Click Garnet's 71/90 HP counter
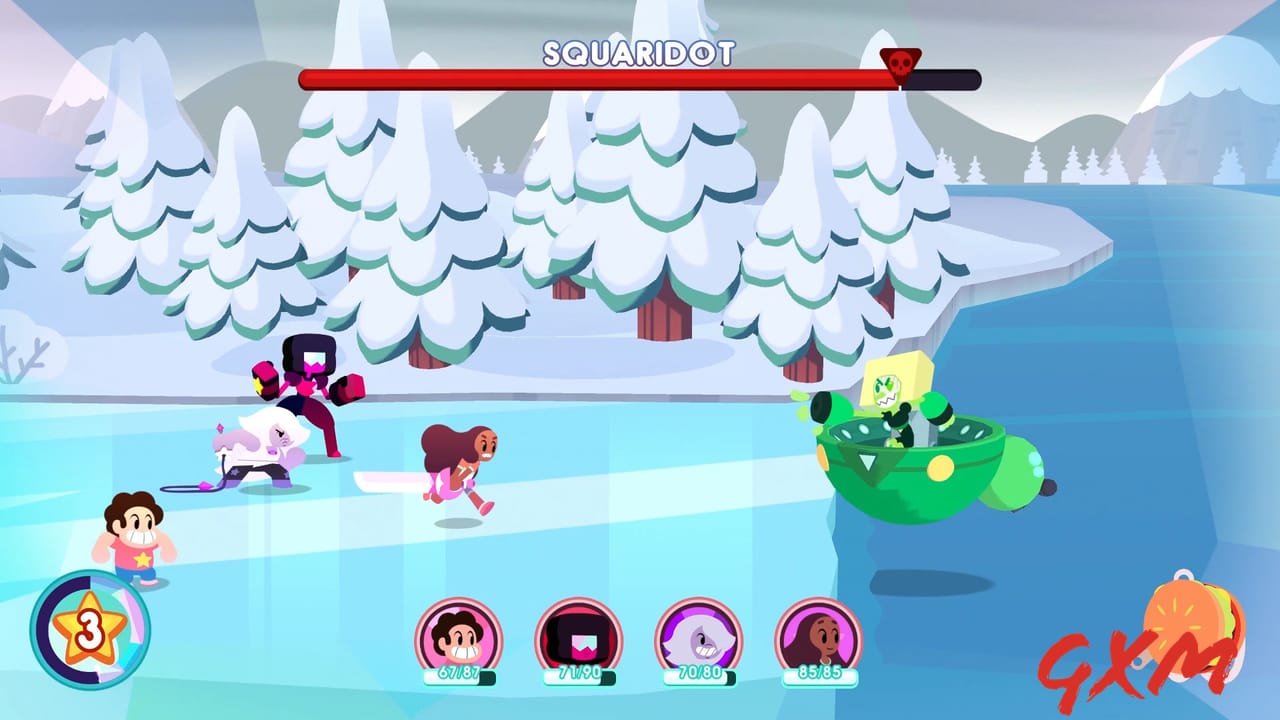The image size is (1280, 720). pos(578,678)
